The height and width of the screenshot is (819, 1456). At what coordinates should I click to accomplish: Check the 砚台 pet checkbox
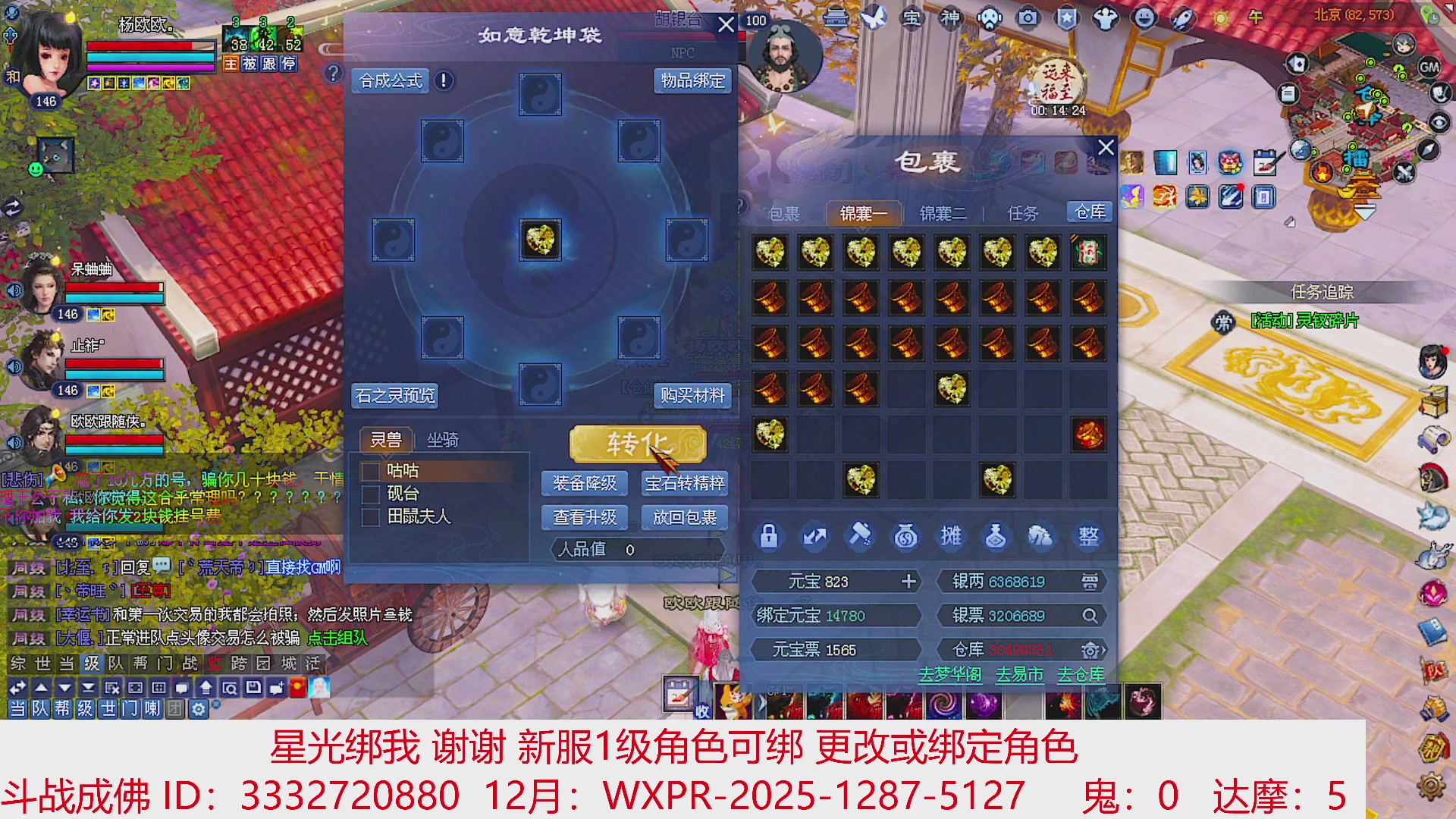point(372,494)
